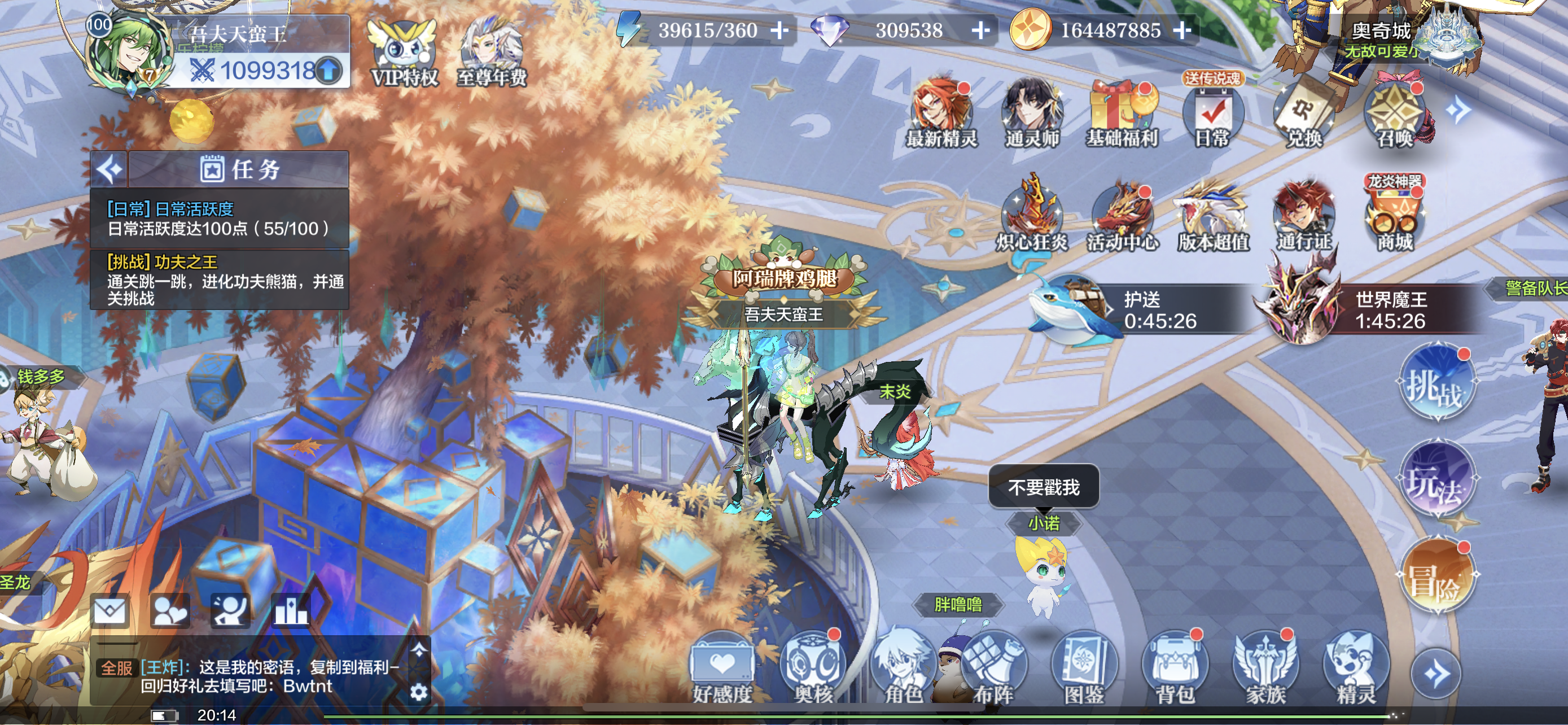Open the 背包 backpack
The image size is (1568, 725).
(1174, 670)
